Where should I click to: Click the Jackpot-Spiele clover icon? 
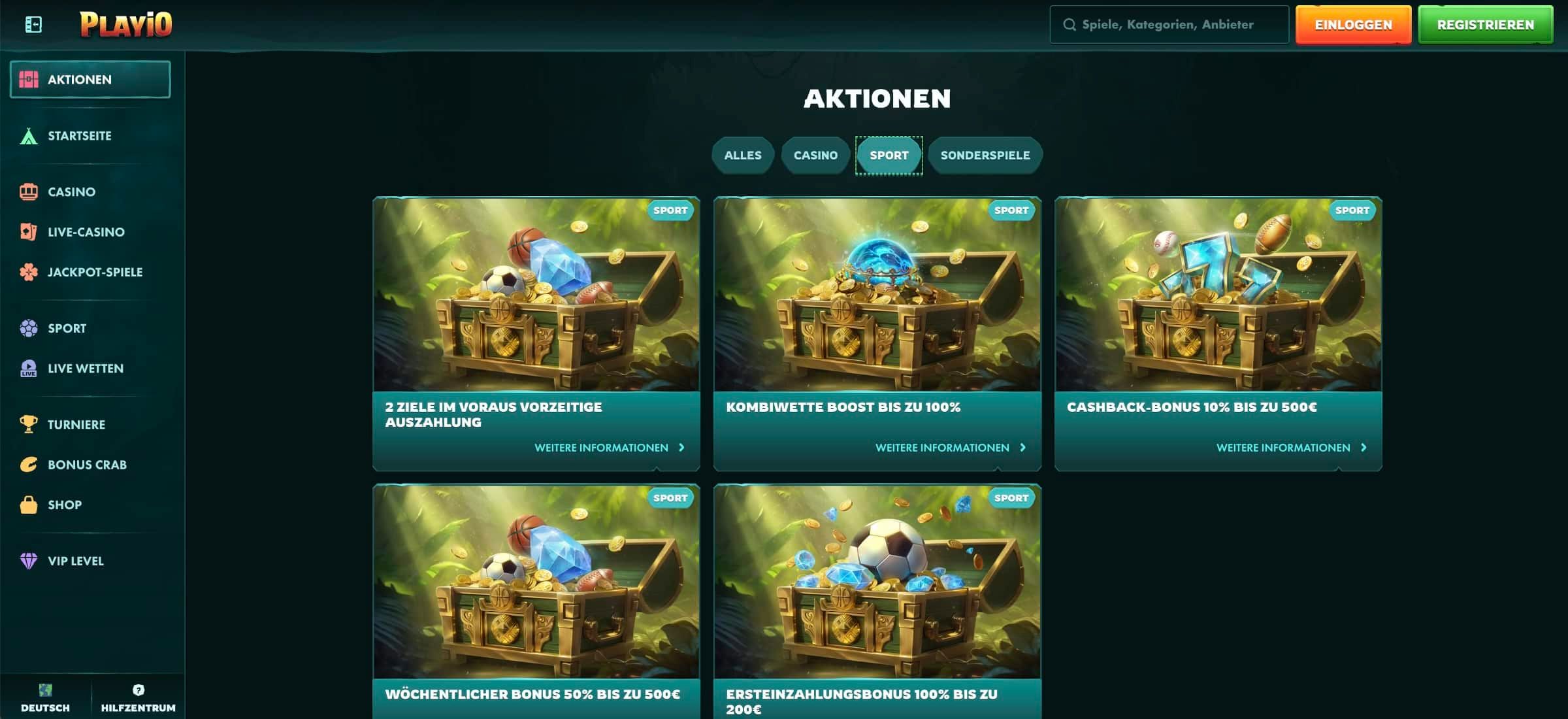(29, 272)
